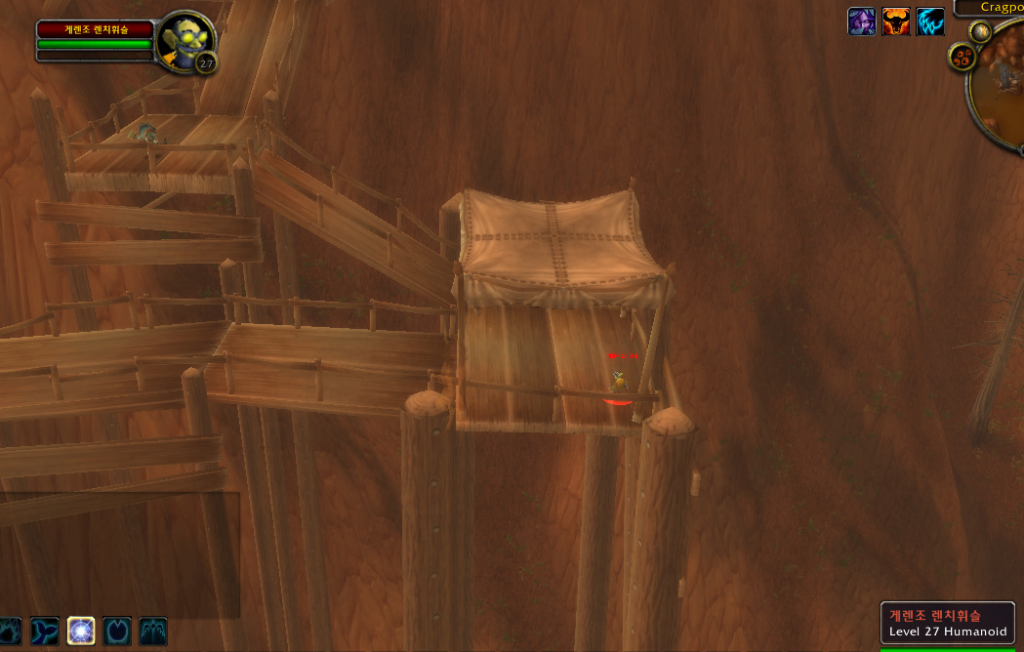
Task: Open the Cragpool zone name bar
Action: 990,7
